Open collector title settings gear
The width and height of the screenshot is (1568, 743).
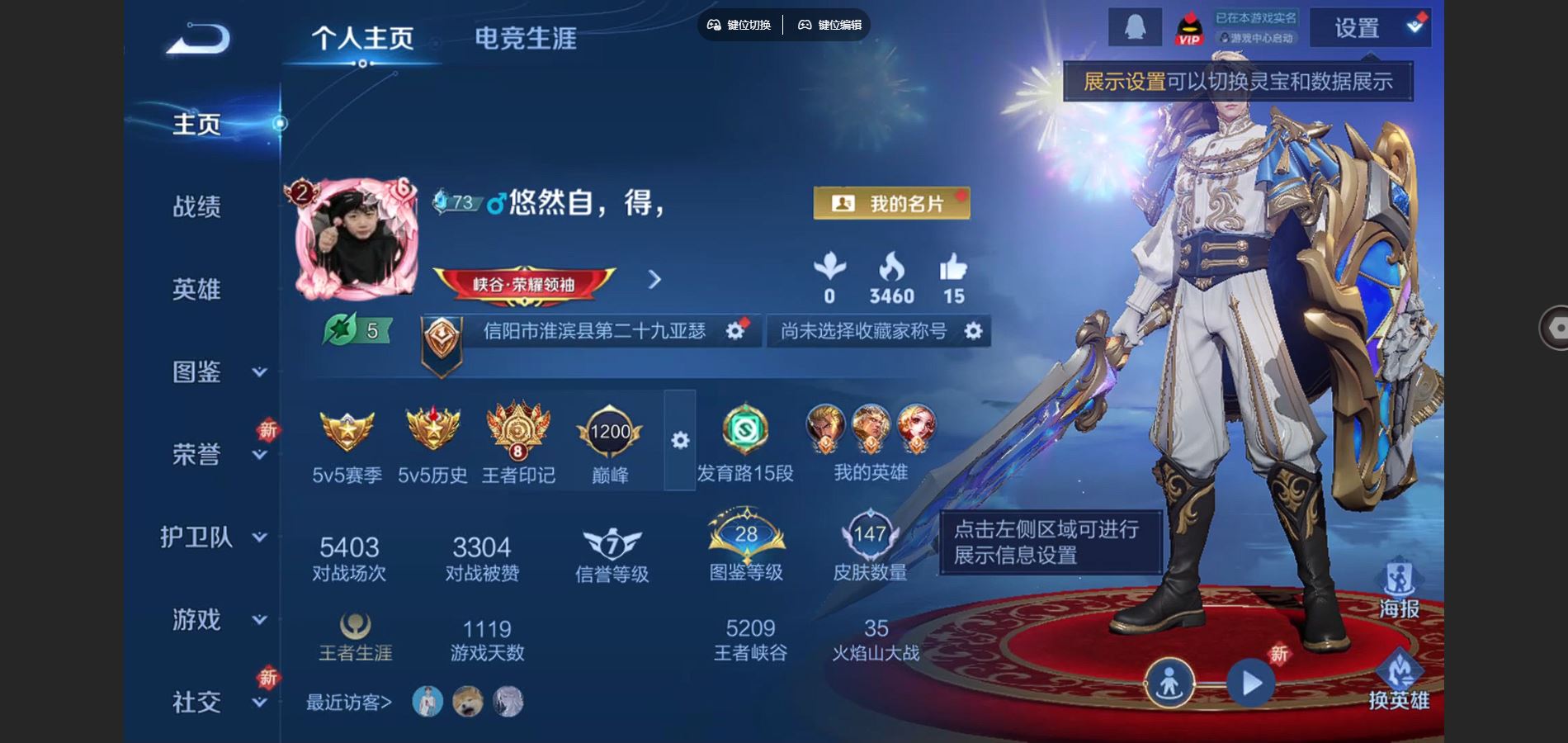[x=974, y=331]
